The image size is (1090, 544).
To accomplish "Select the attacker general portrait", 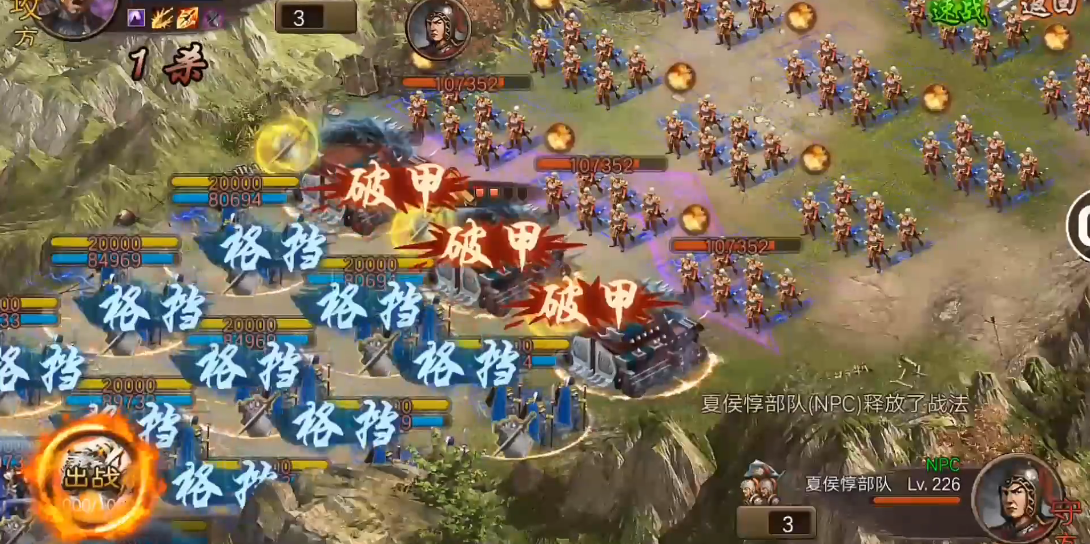I will (68, 15).
